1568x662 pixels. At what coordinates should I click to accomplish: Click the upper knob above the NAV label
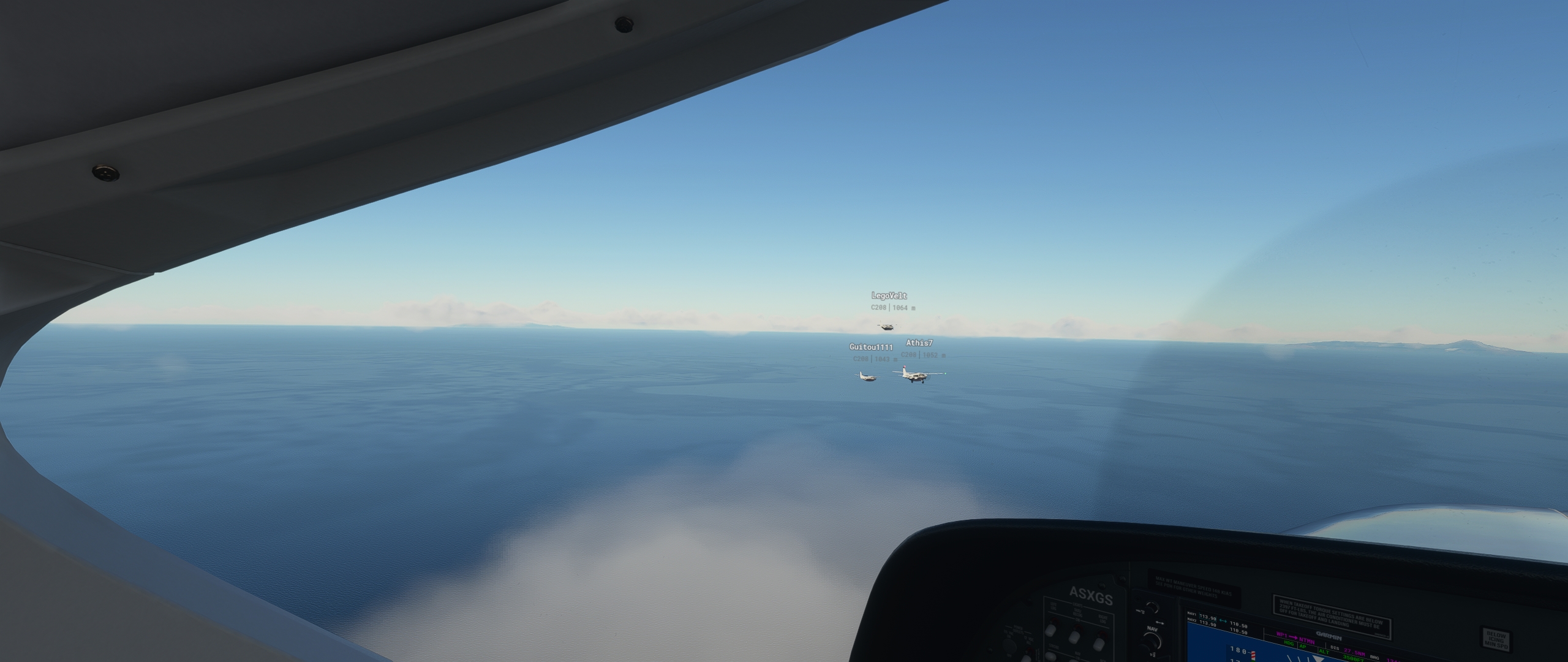1152,607
